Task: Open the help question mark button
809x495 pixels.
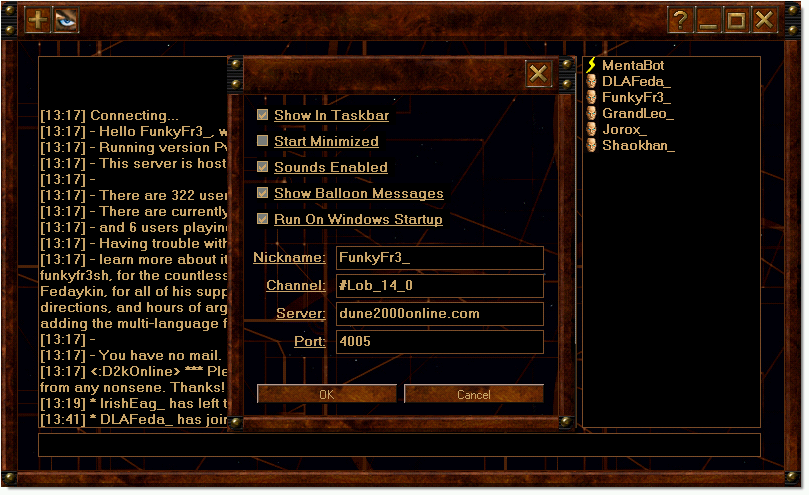Action: 680,20
